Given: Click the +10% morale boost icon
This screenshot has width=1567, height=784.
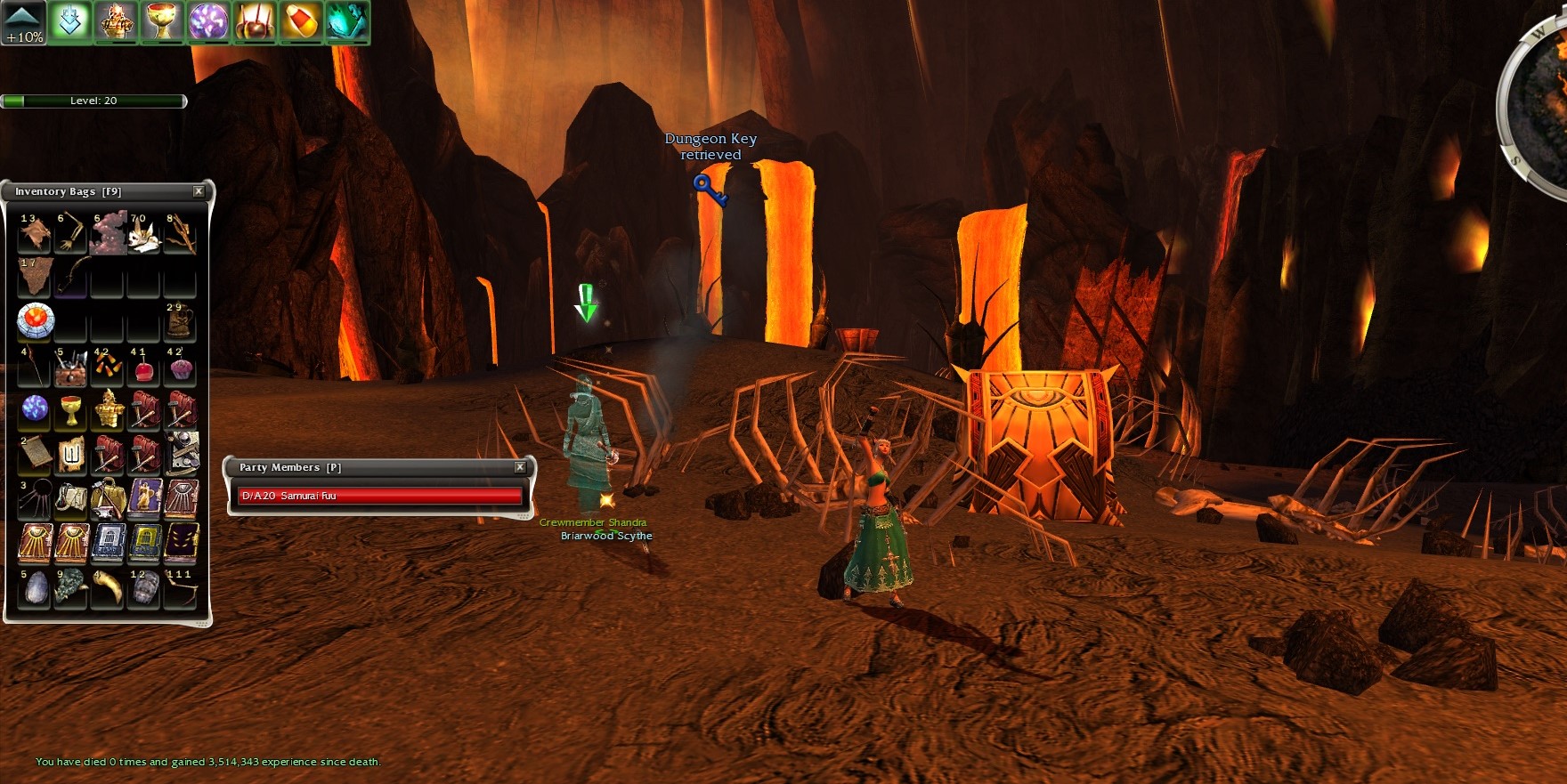Looking at the screenshot, I should click(23, 23).
